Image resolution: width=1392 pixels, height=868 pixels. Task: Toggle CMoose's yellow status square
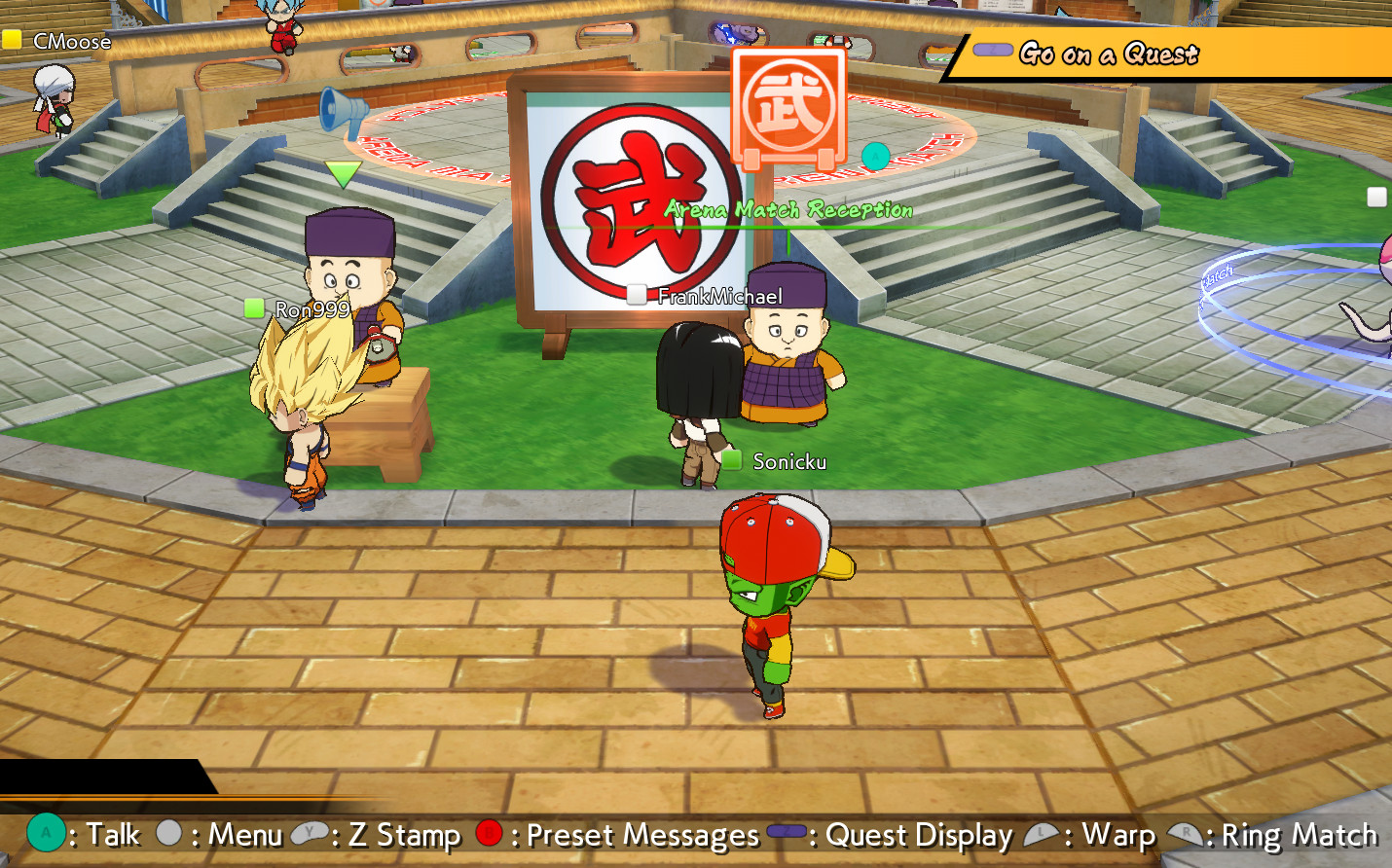[13, 42]
